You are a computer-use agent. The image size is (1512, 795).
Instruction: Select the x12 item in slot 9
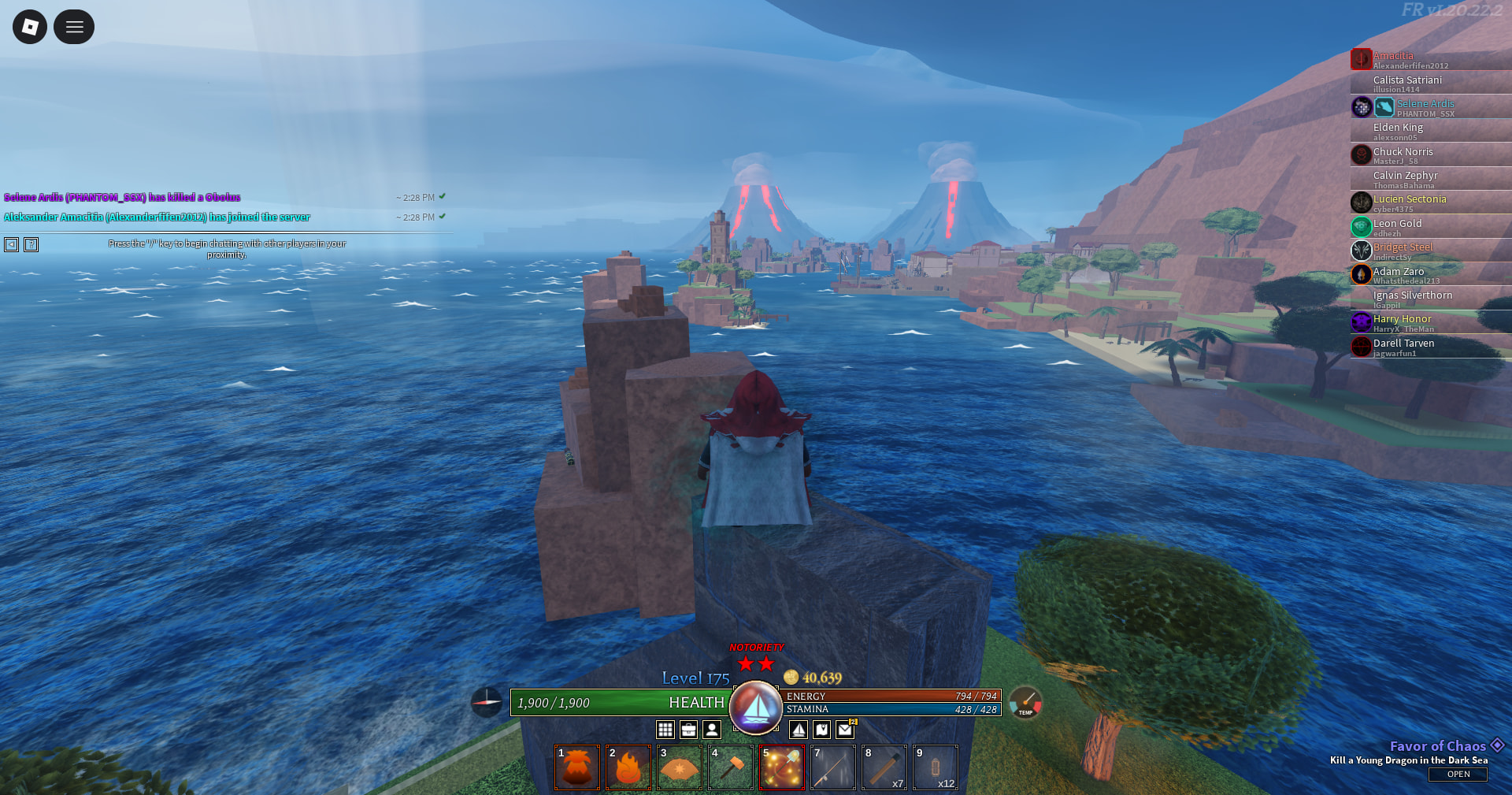pyautogui.click(x=936, y=767)
